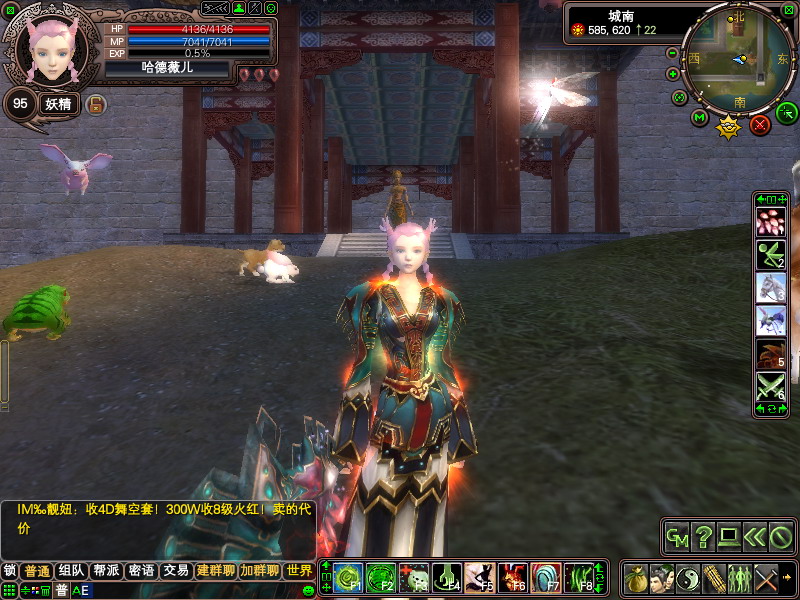Toggle the padlock icon beside 妖精
Screen dimensions: 800x600
[x=96, y=103]
